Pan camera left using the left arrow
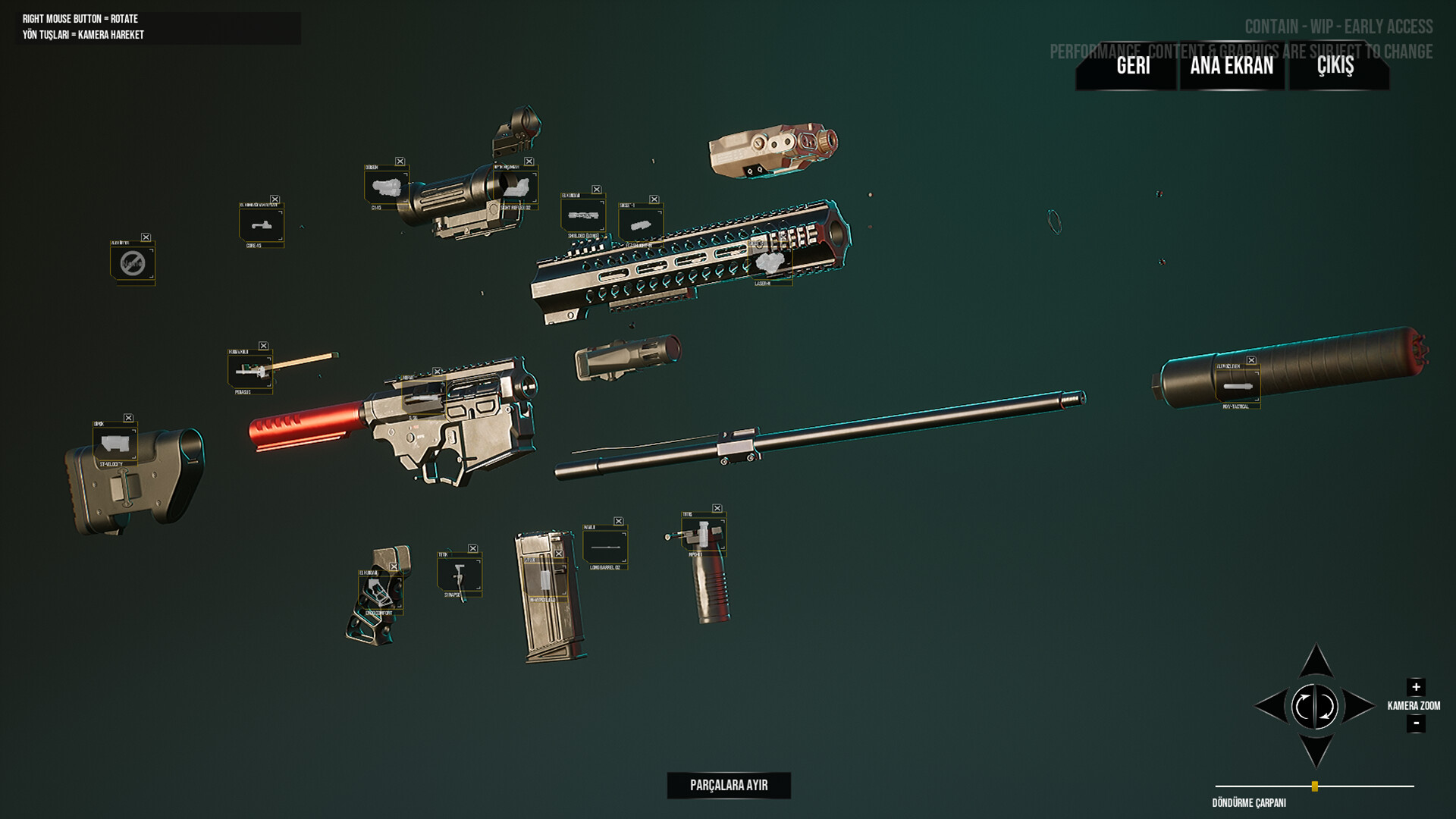The width and height of the screenshot is (1456, 819). coord(1271,706)
